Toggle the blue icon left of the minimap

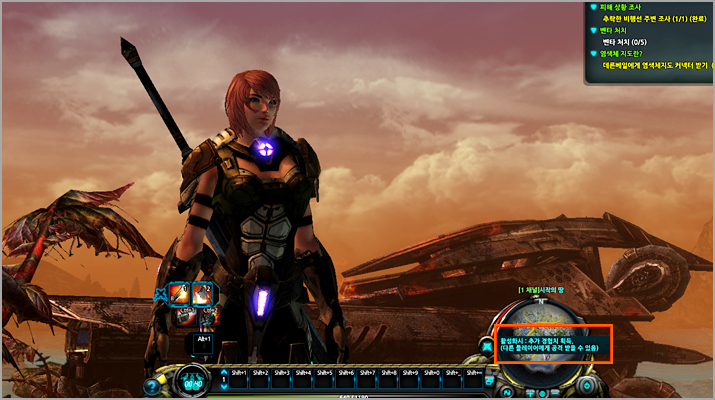tap(487, 347)
